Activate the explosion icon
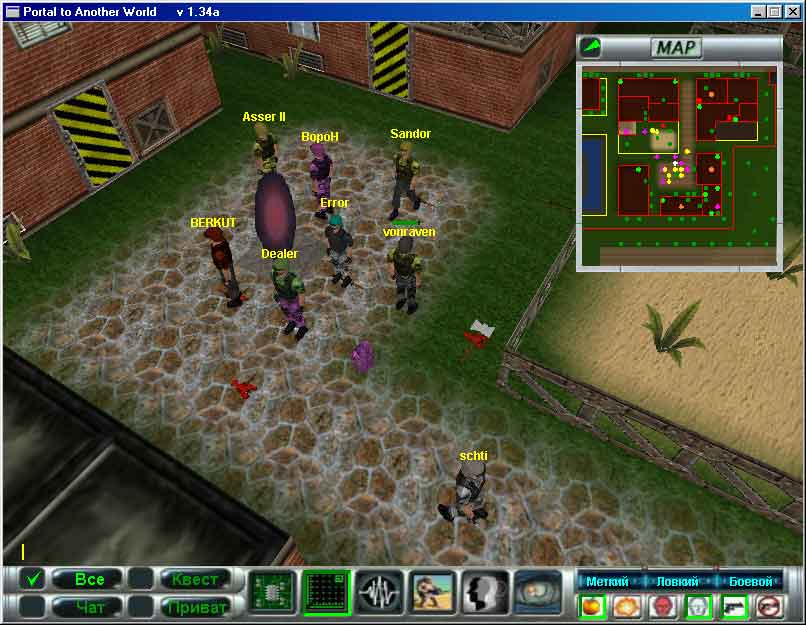Image resolution: width=806 pixels, height=625 pixels. click(x=627, y=606)
